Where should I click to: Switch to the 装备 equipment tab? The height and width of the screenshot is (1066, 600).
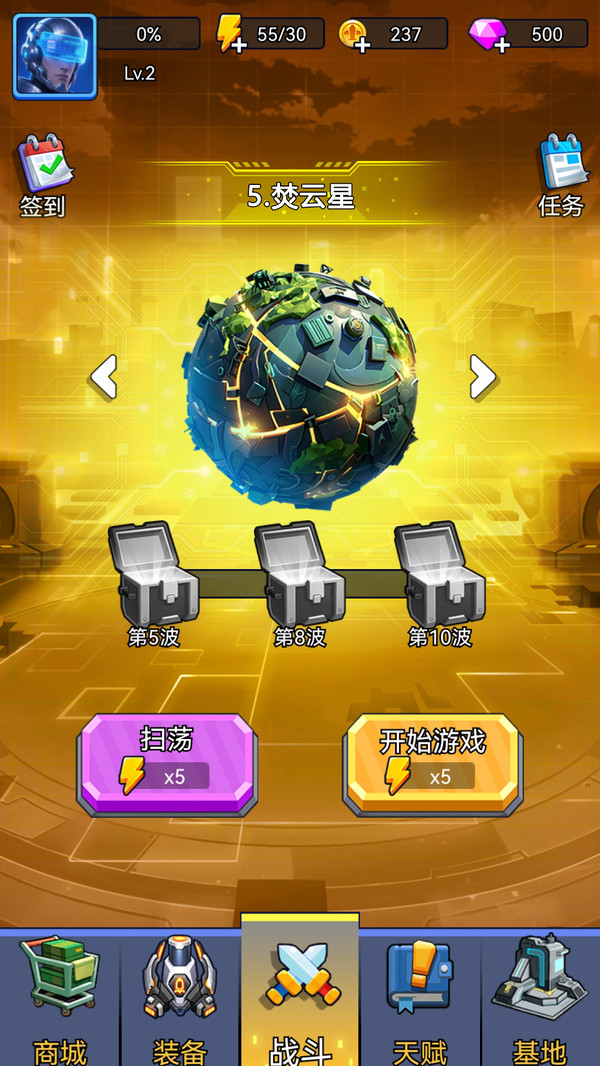click(180, 995)
